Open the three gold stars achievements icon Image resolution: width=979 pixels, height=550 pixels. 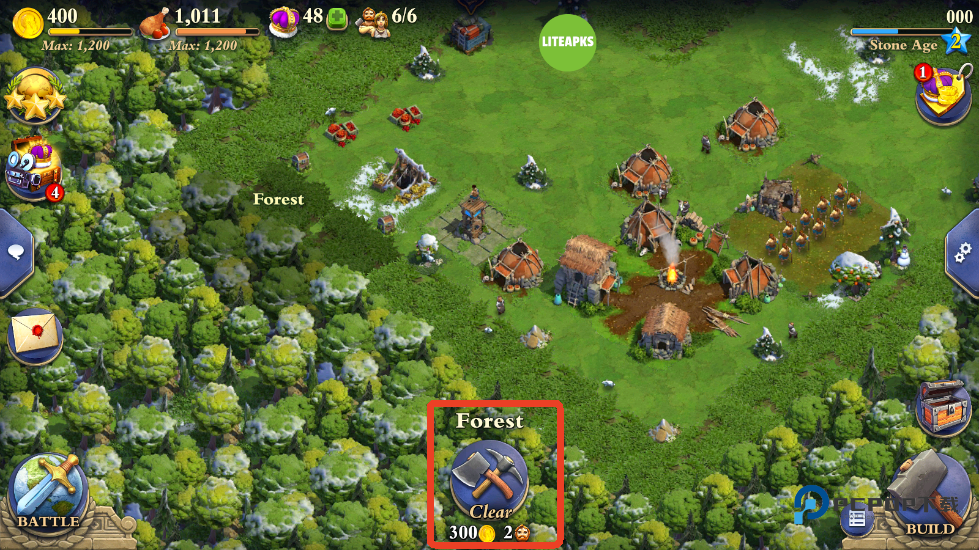(x=32, y=95)
